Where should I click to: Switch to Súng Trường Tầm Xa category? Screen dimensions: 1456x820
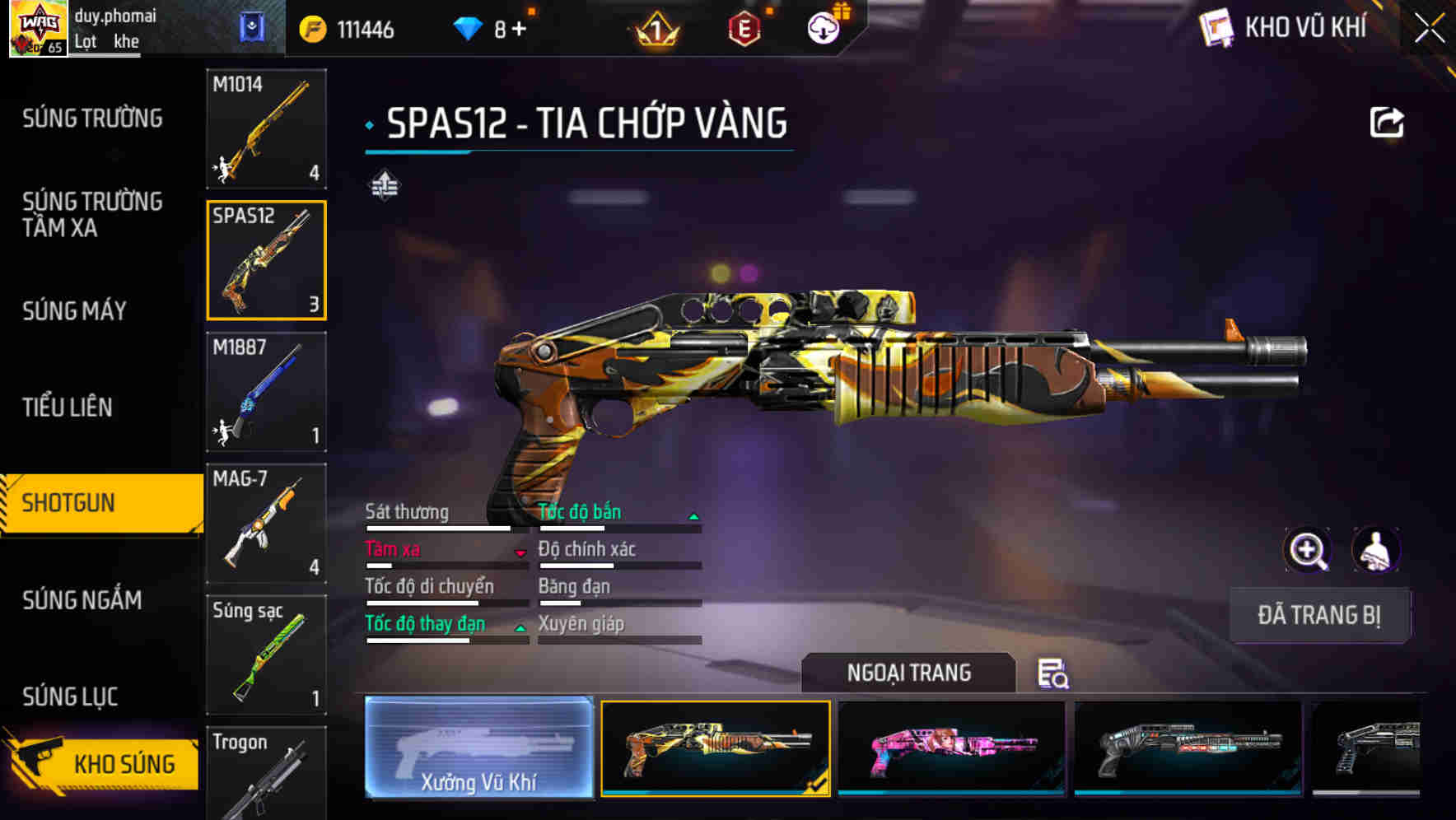[92, 214]
